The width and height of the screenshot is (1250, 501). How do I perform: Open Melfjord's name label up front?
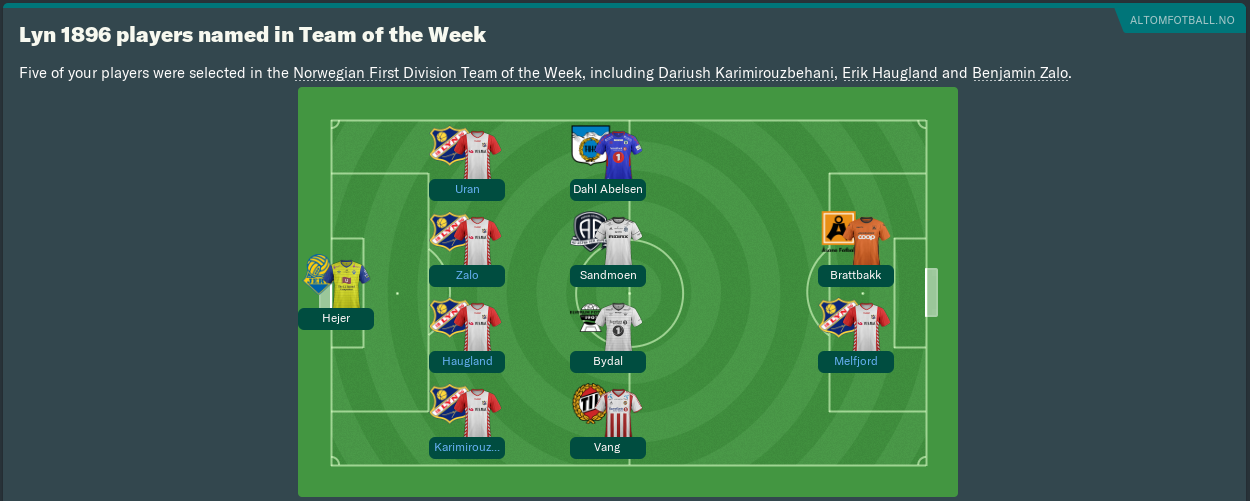(856, 362)
